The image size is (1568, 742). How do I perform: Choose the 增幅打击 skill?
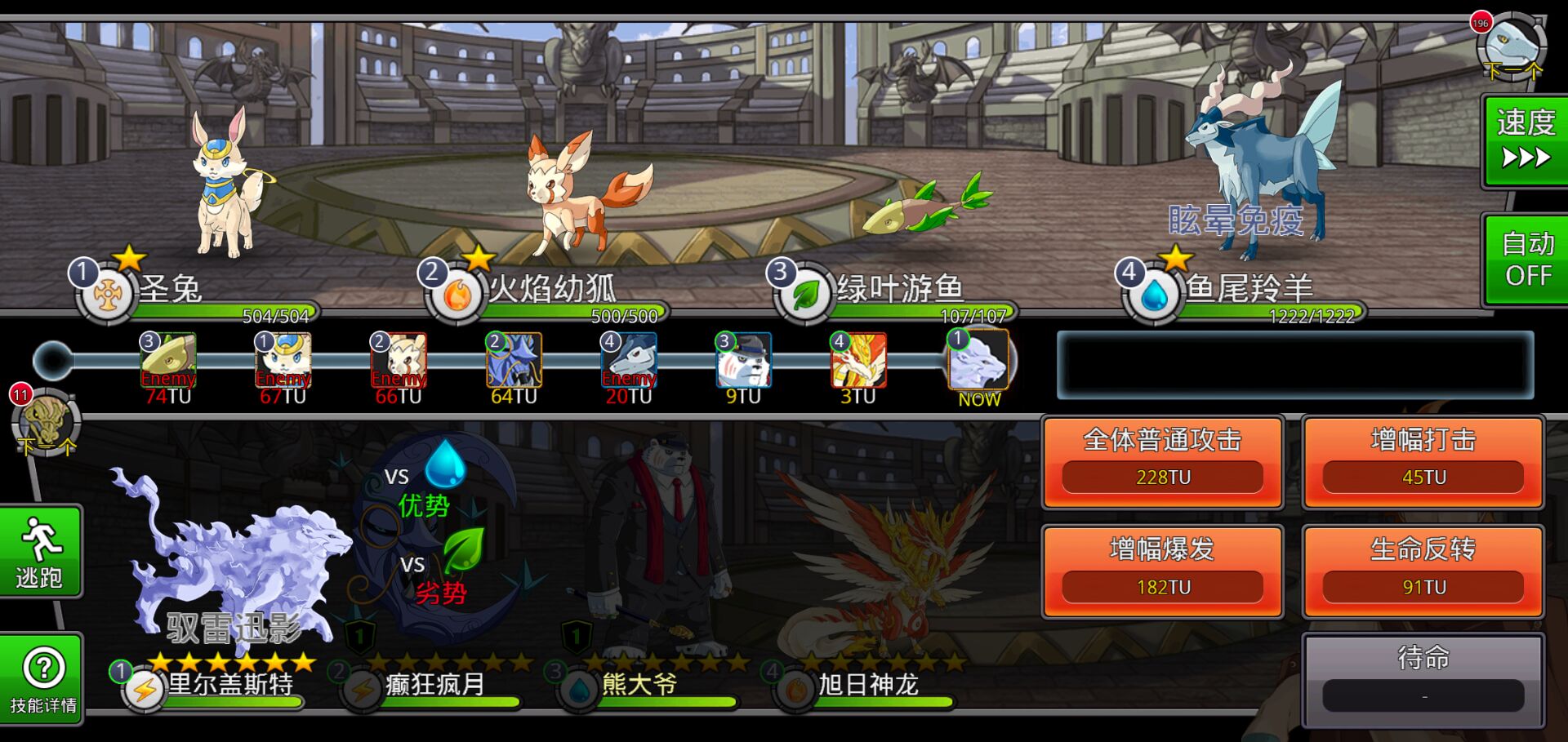[1423, 462]
